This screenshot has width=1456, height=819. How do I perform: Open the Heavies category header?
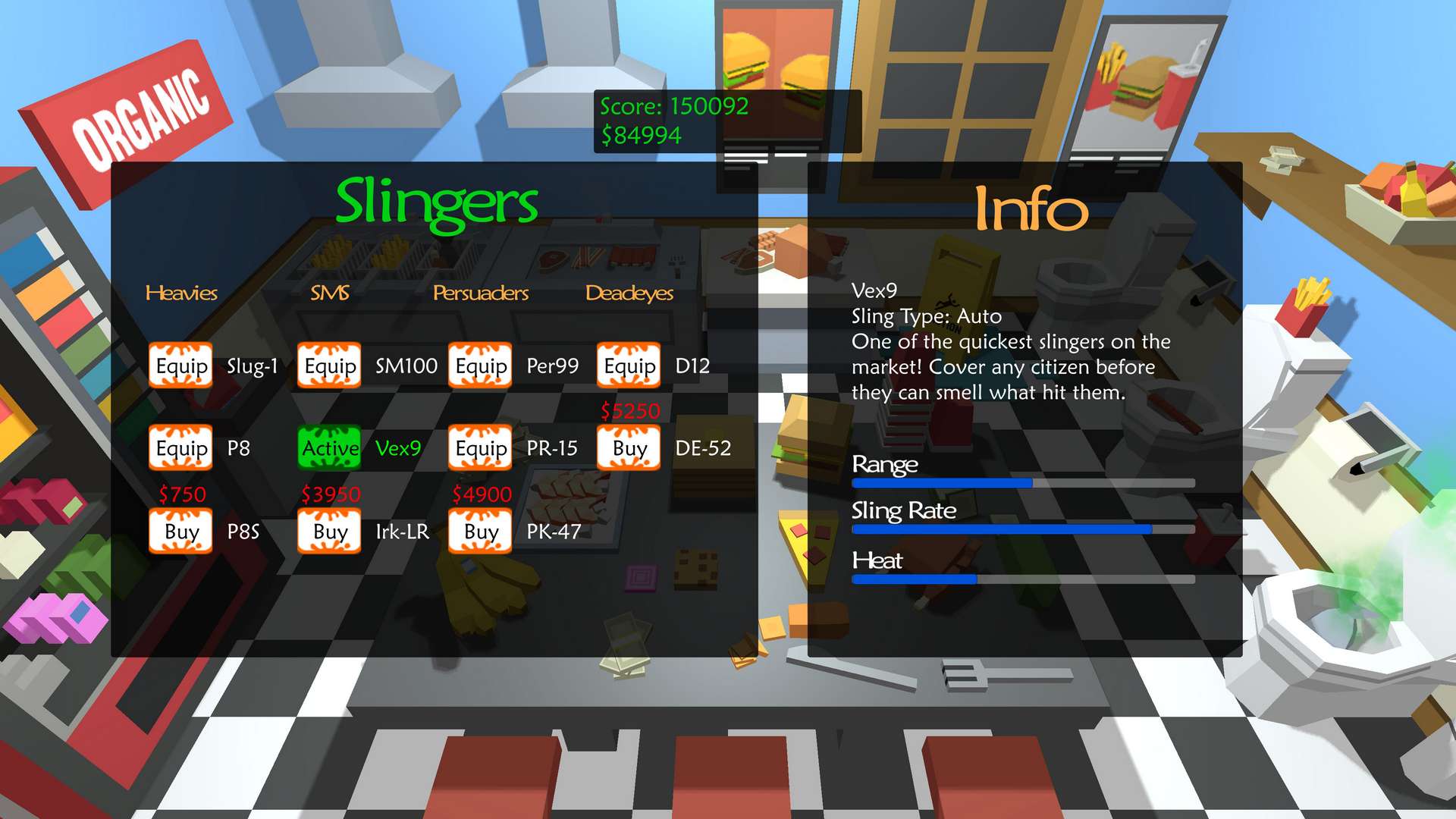182,293
